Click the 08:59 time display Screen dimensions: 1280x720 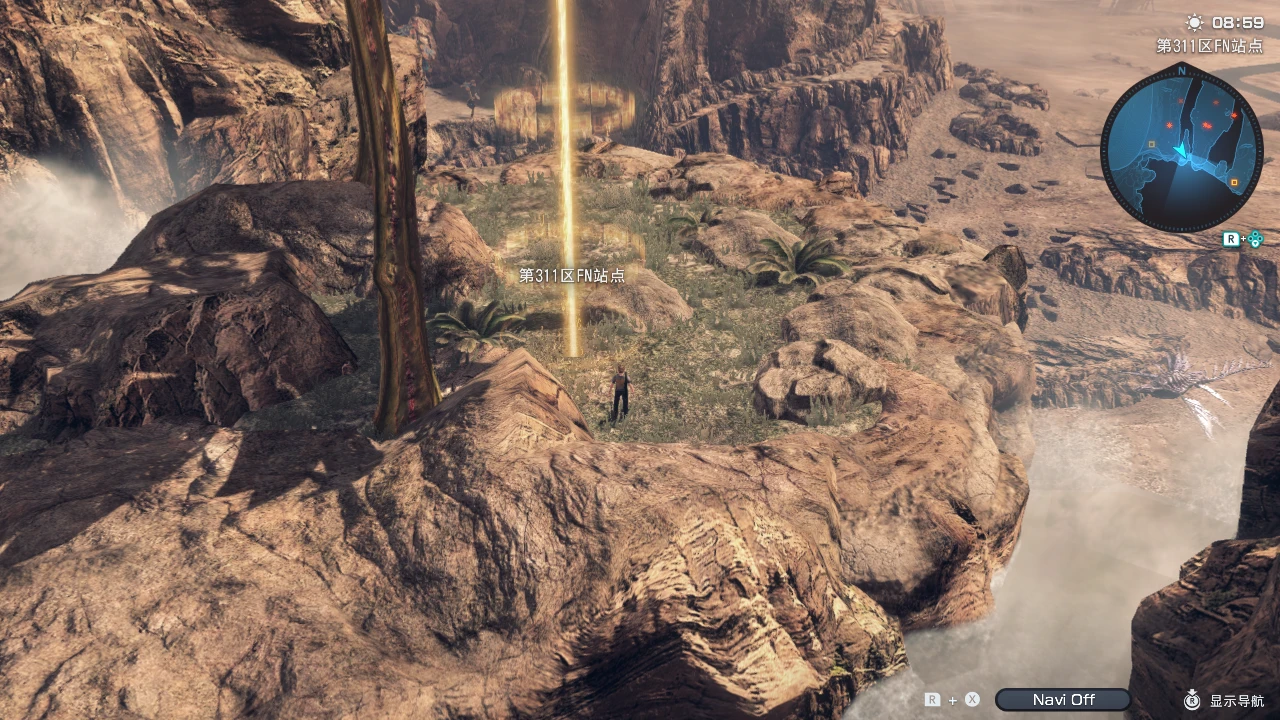tap(1236, 21)
